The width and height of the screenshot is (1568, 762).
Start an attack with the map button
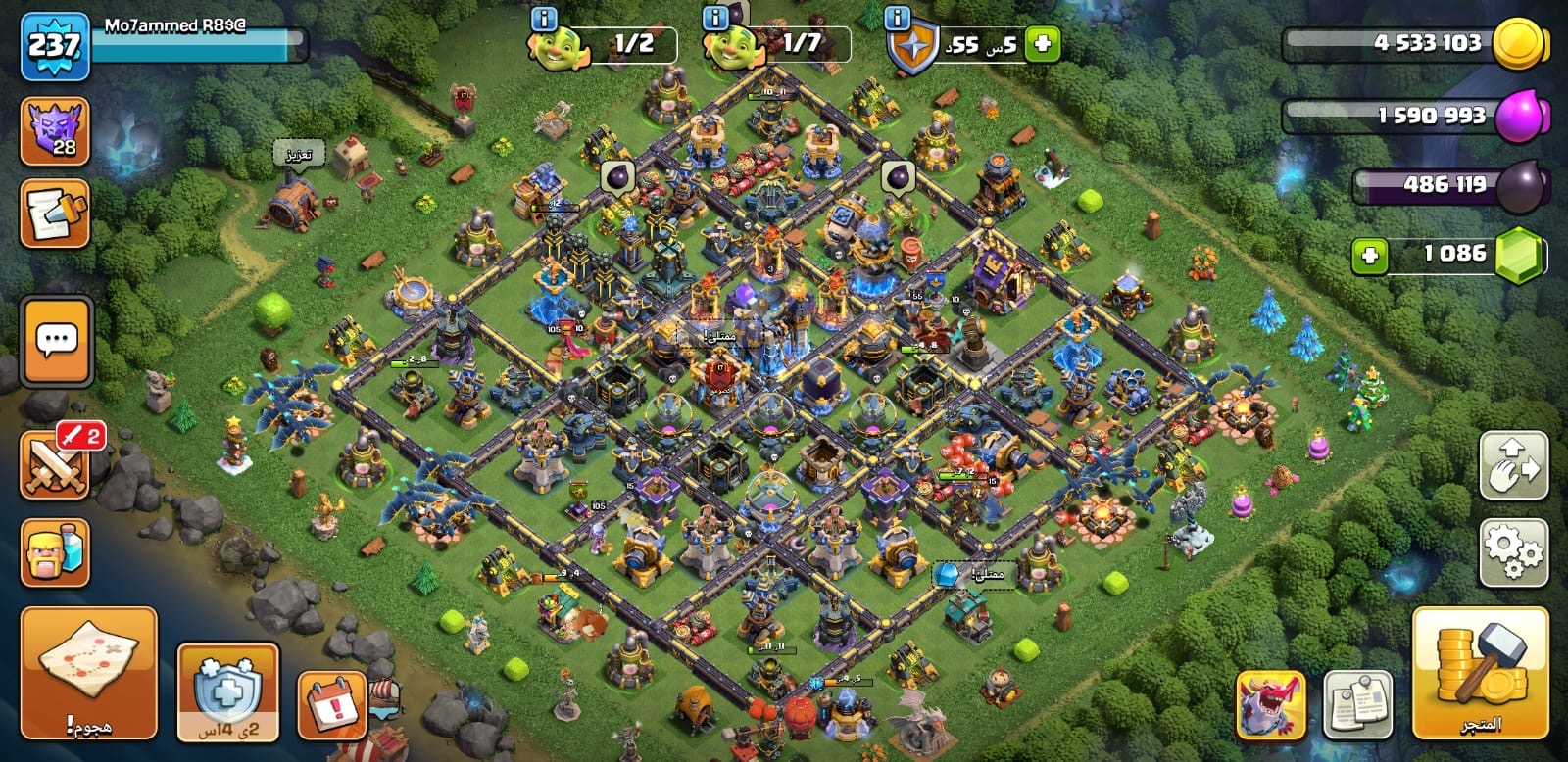pyautogui.click(x=89, y=672)
